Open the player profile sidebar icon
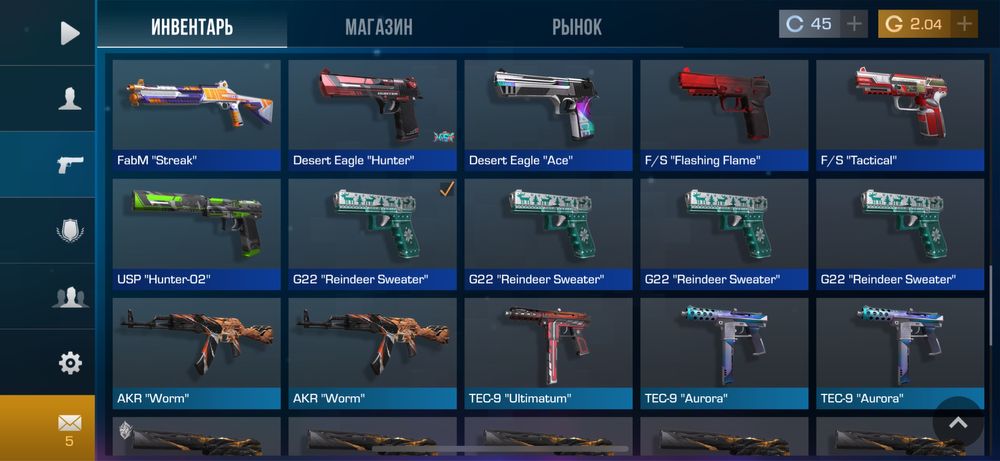 (x=69, y=98)
